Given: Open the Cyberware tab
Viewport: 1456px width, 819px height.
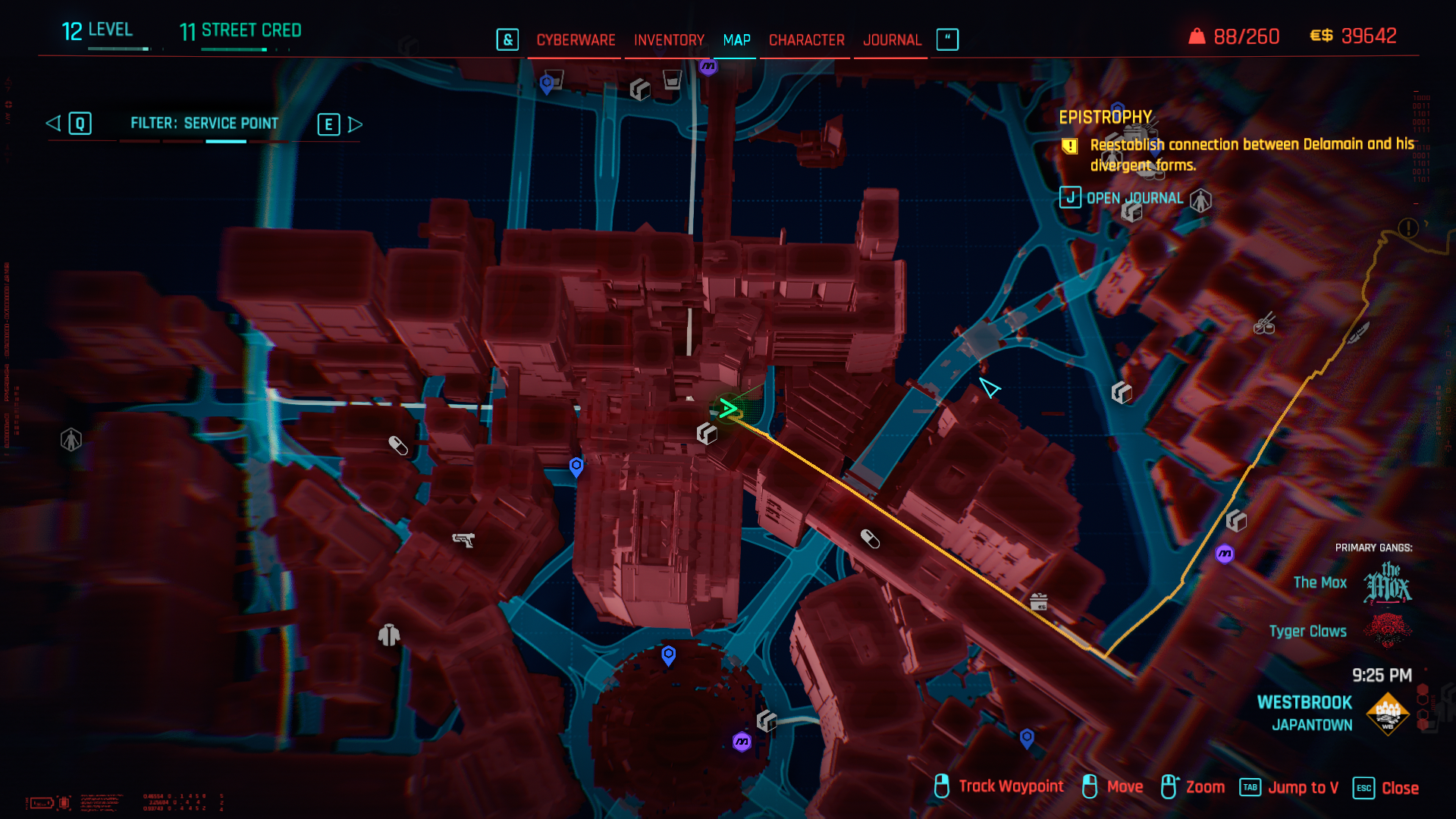Looking at the screenshot, I should [576, 40].
